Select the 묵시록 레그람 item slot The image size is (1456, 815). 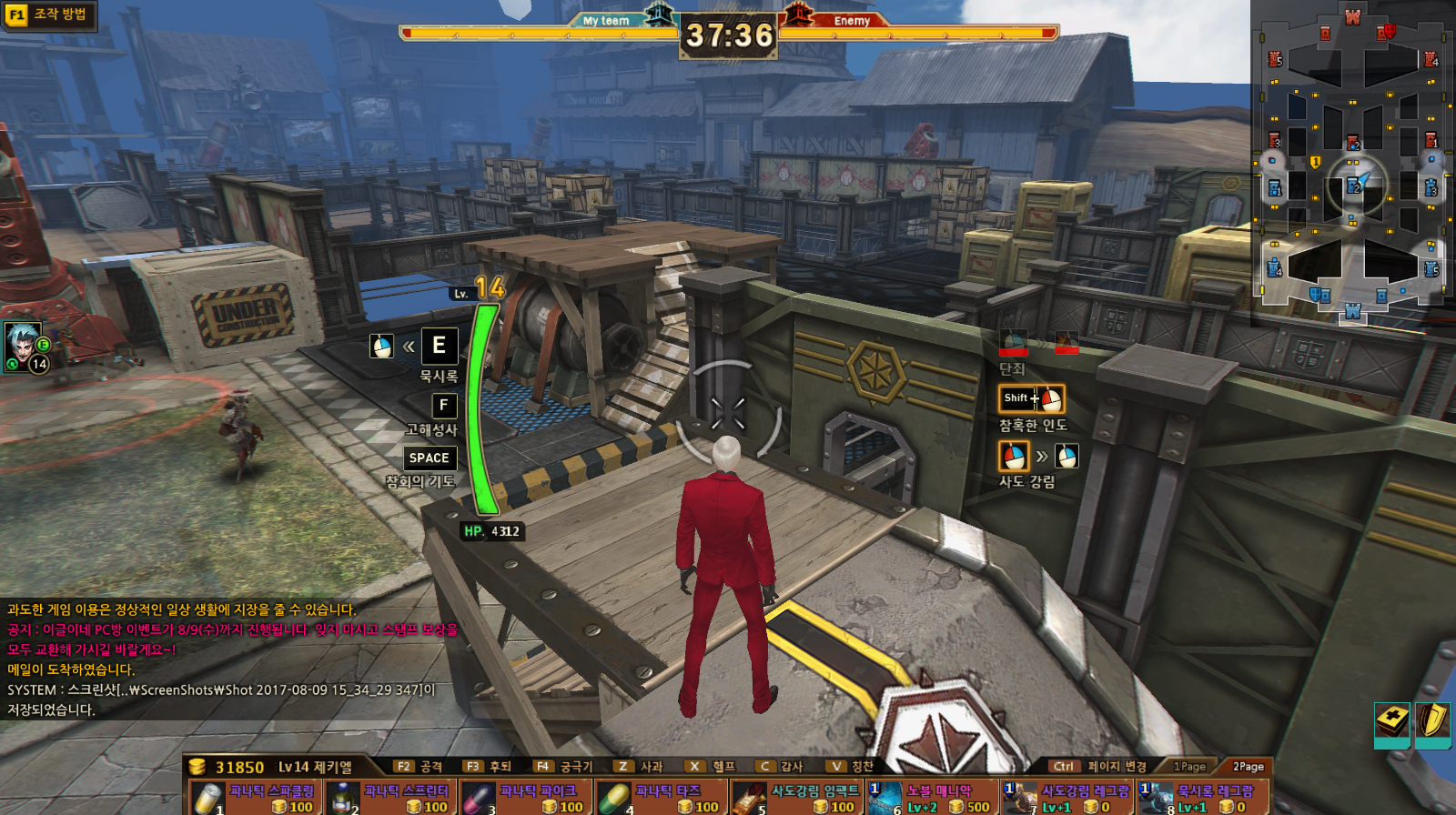[x=1201, y=798]
